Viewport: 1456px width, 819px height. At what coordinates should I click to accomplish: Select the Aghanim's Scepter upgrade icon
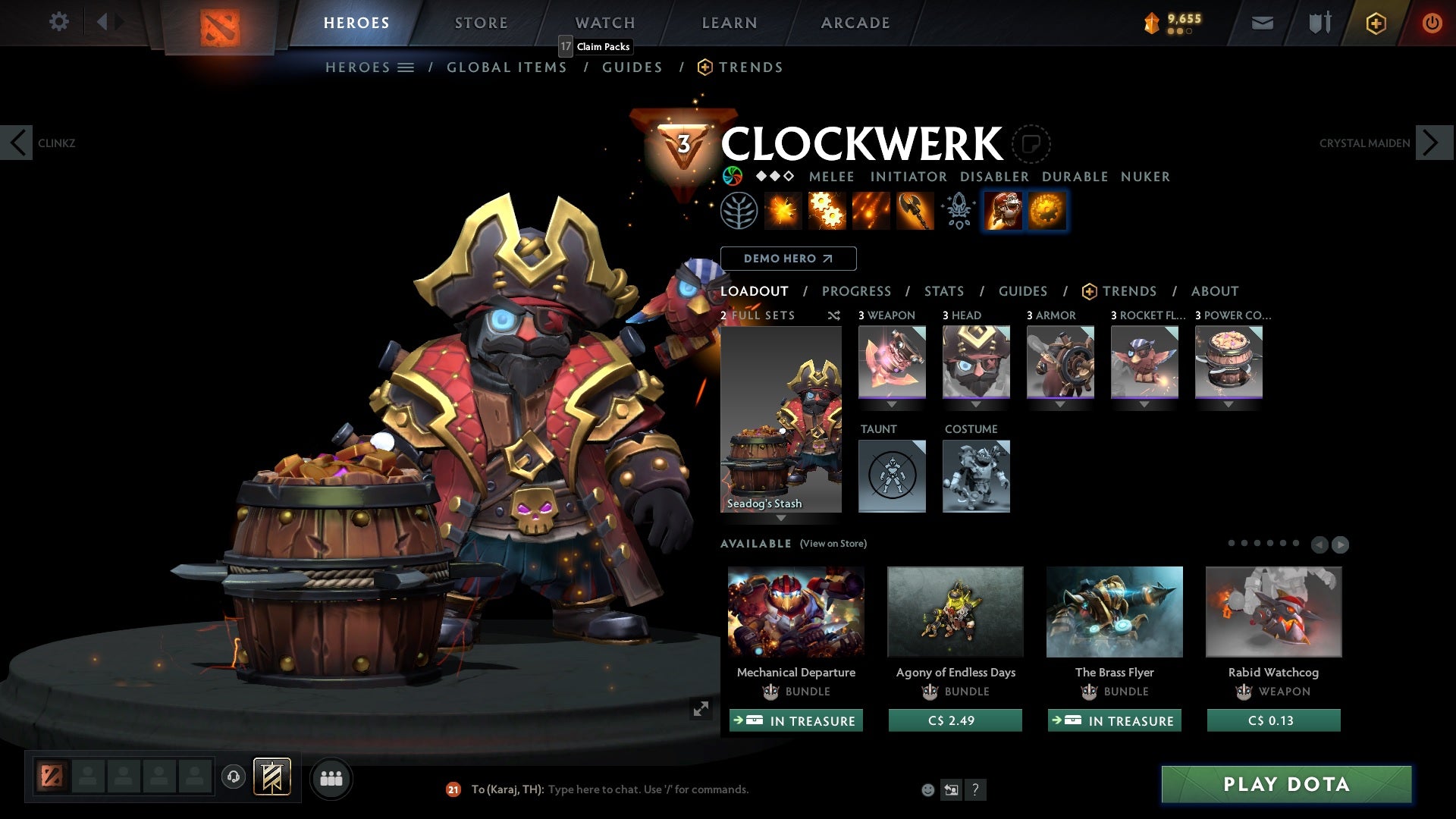[x=958, y=211]
